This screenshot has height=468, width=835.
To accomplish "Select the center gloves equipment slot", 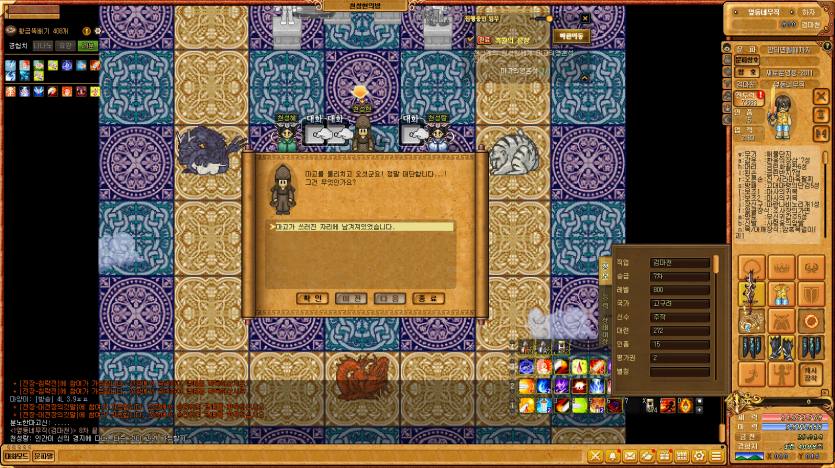I will coord(781,347).
